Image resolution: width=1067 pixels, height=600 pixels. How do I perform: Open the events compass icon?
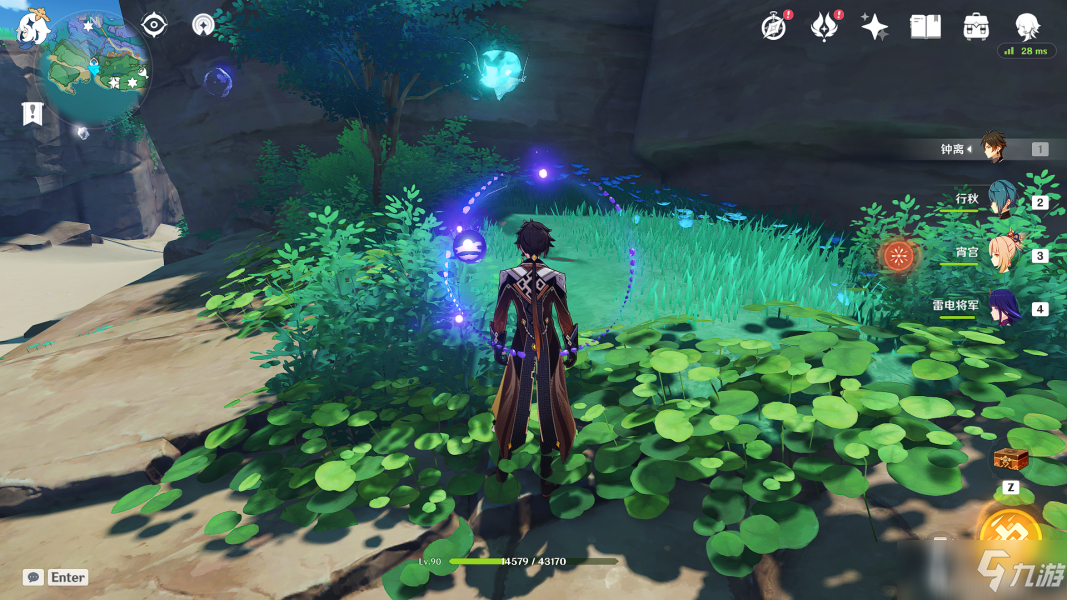tap(773, 27)
